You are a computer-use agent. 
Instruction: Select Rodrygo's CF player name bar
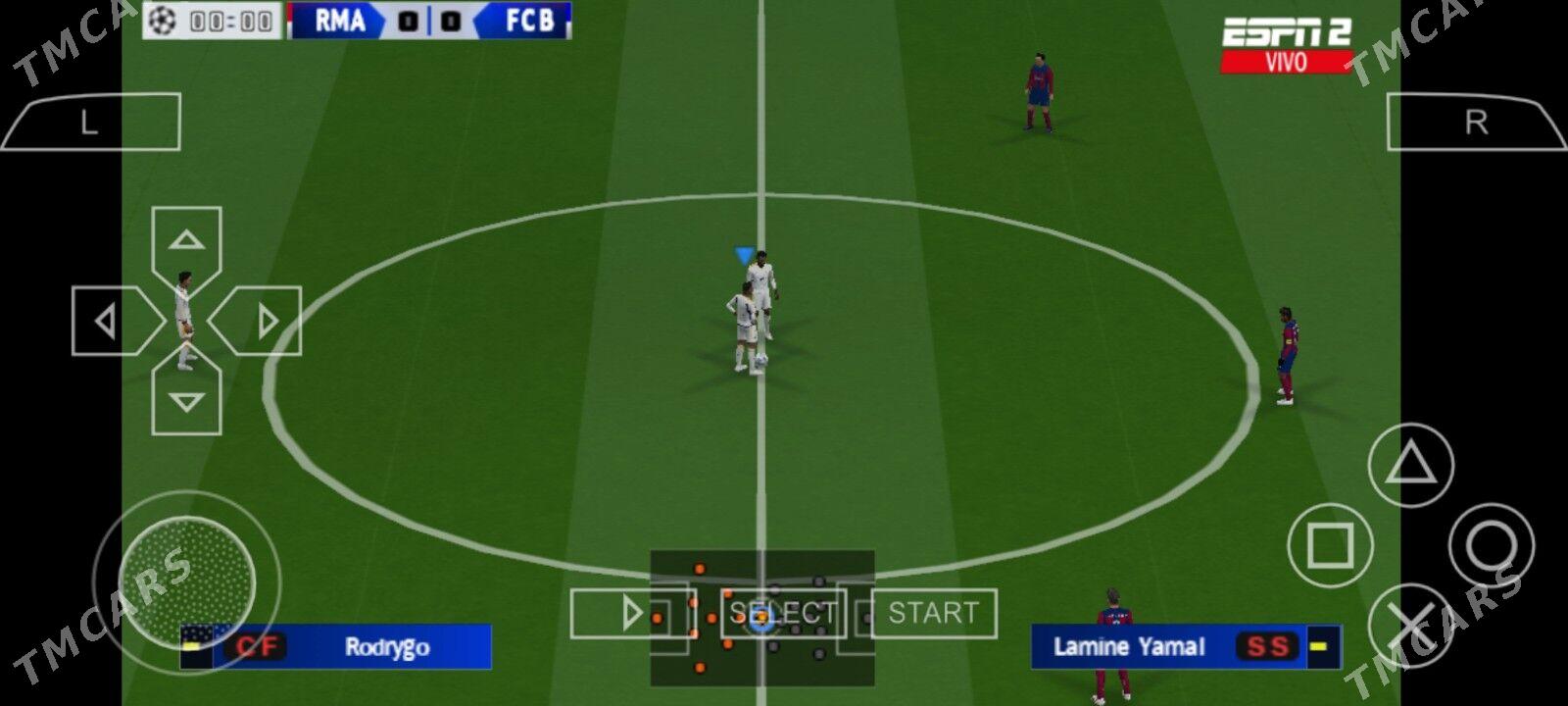[333, 646]
